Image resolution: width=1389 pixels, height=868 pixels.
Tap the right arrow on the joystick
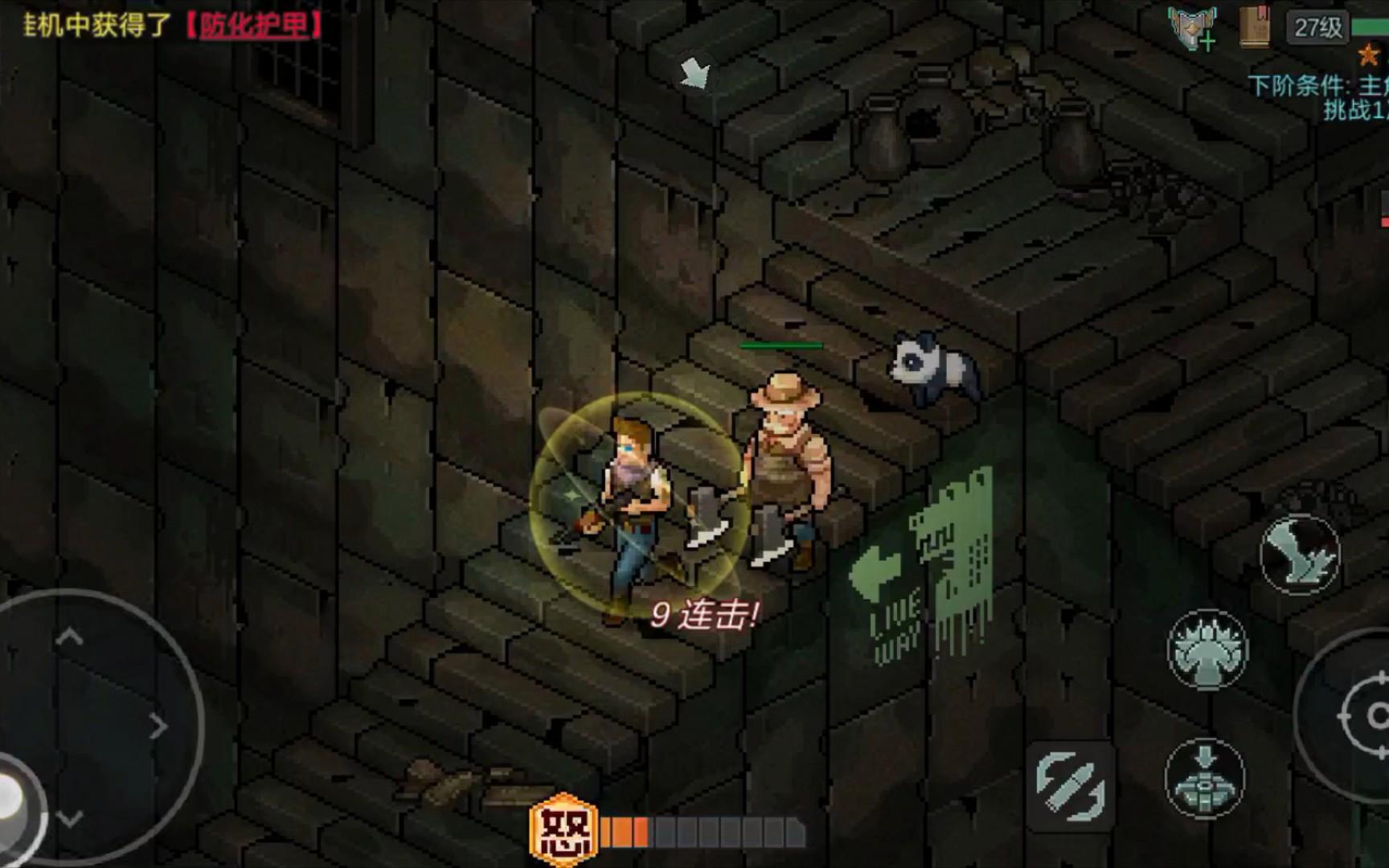click(158, 727)
